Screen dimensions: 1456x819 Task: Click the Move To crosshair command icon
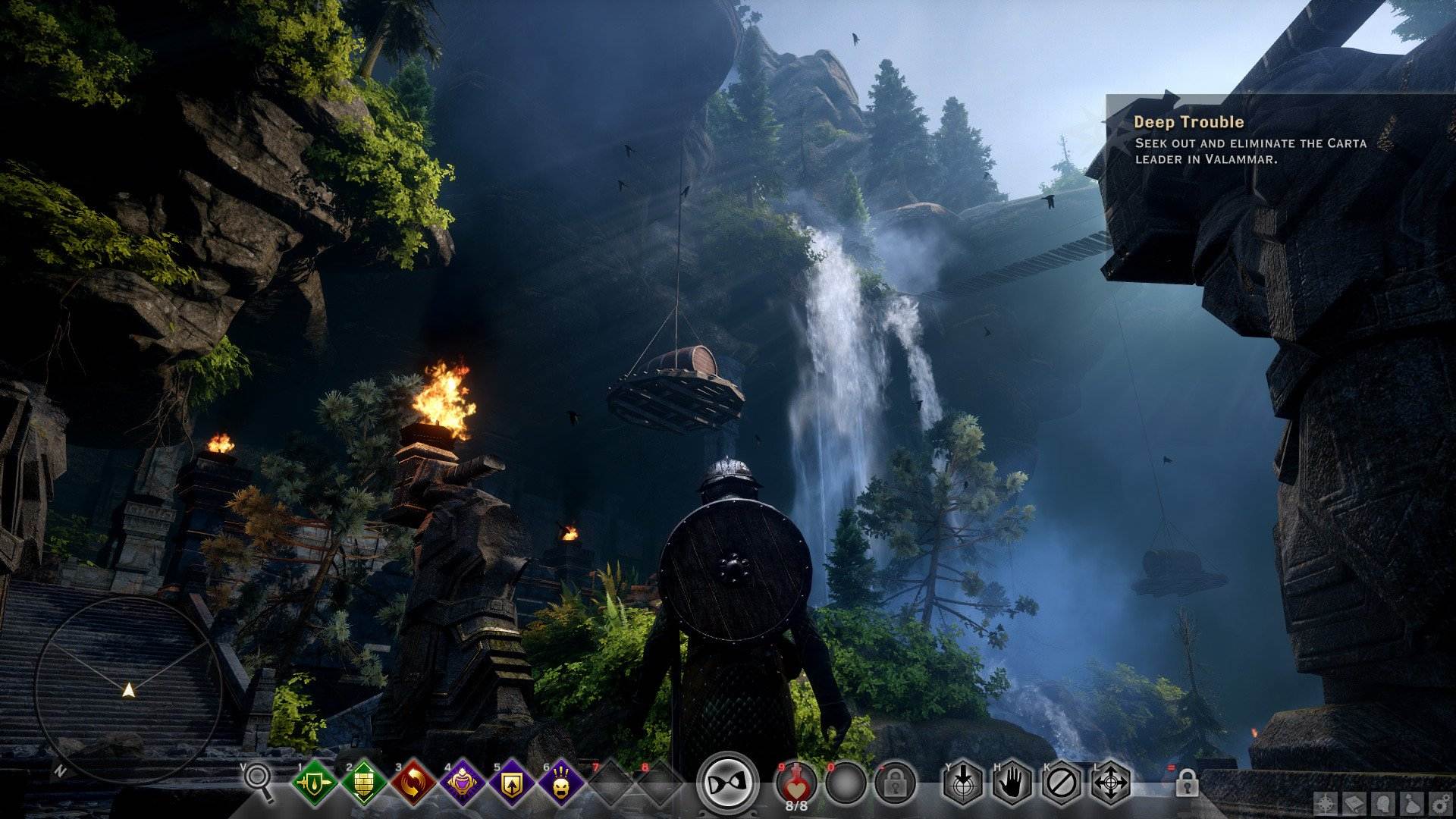pos(1111,785)
